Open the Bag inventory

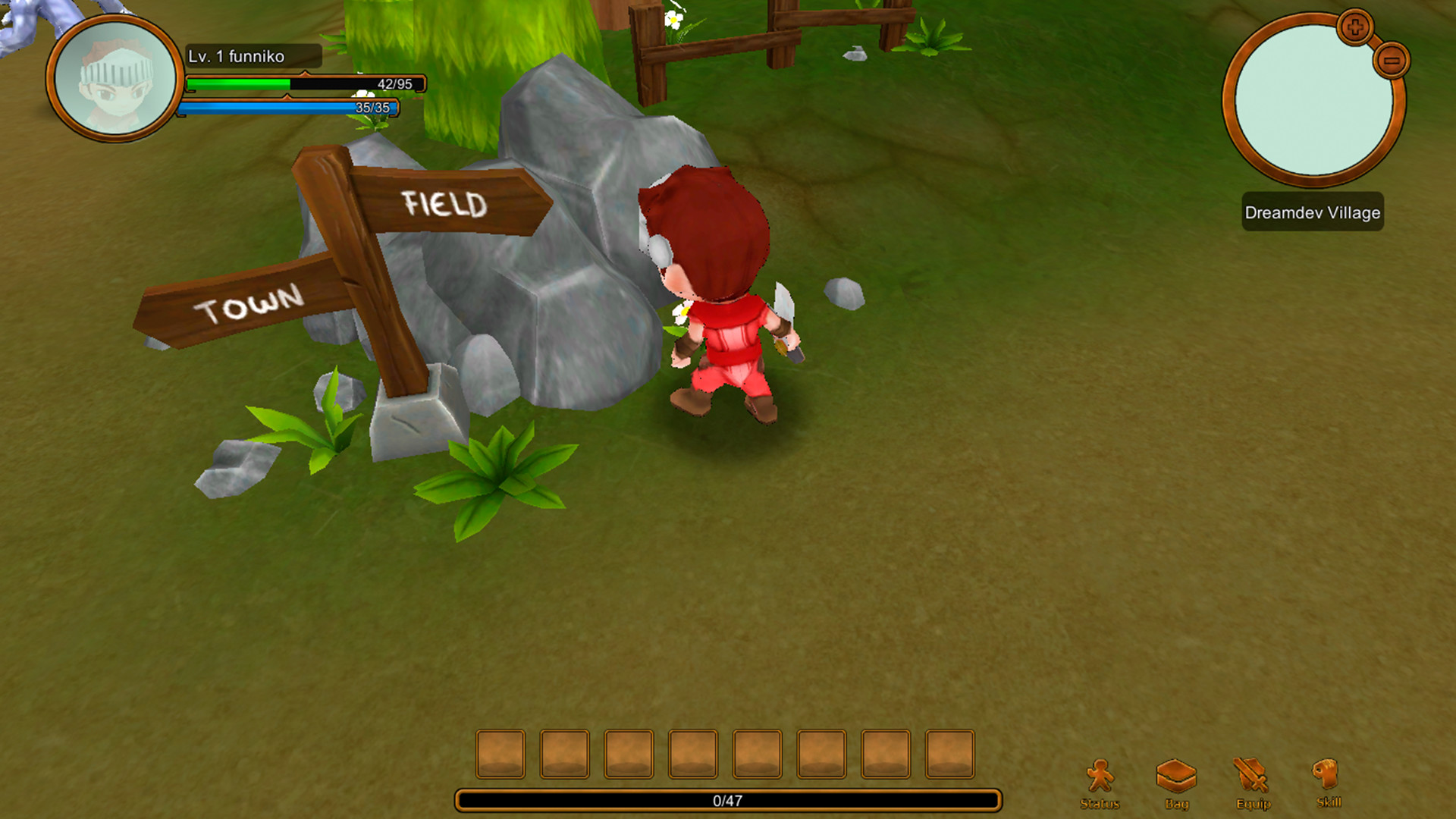(x=1178, y=773)
